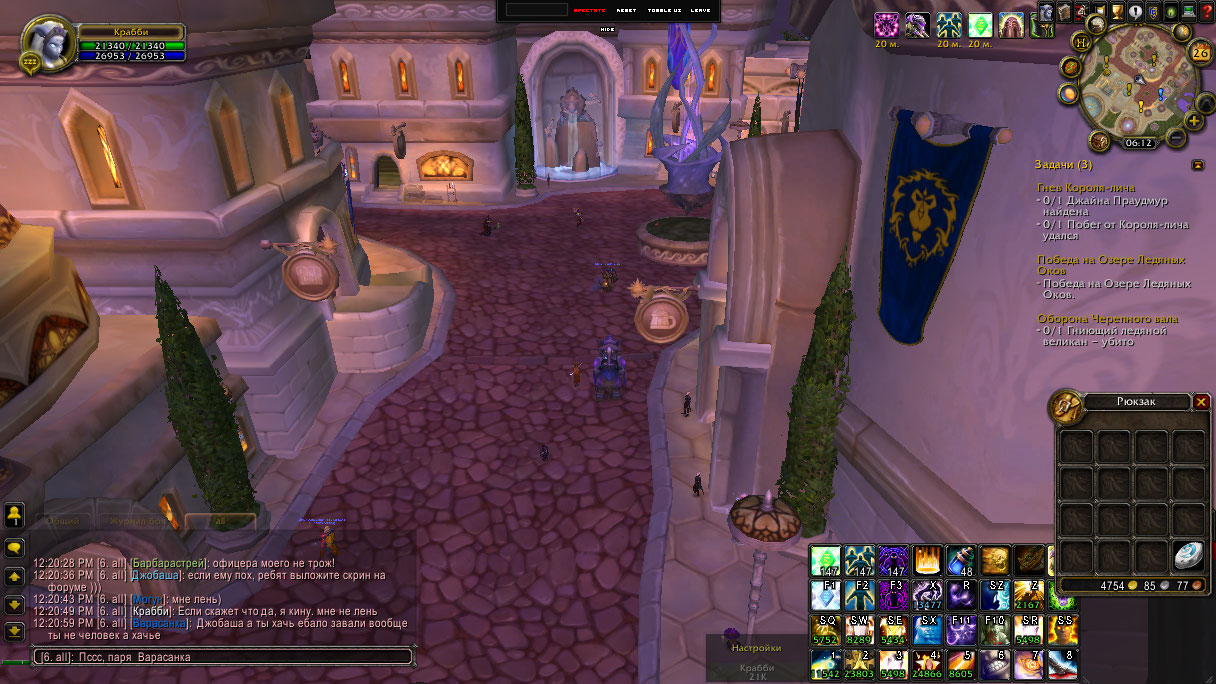This screenshot has height=684, width=1216.
Task: Click the Leave button in top bar
Action: pos(700,10)
